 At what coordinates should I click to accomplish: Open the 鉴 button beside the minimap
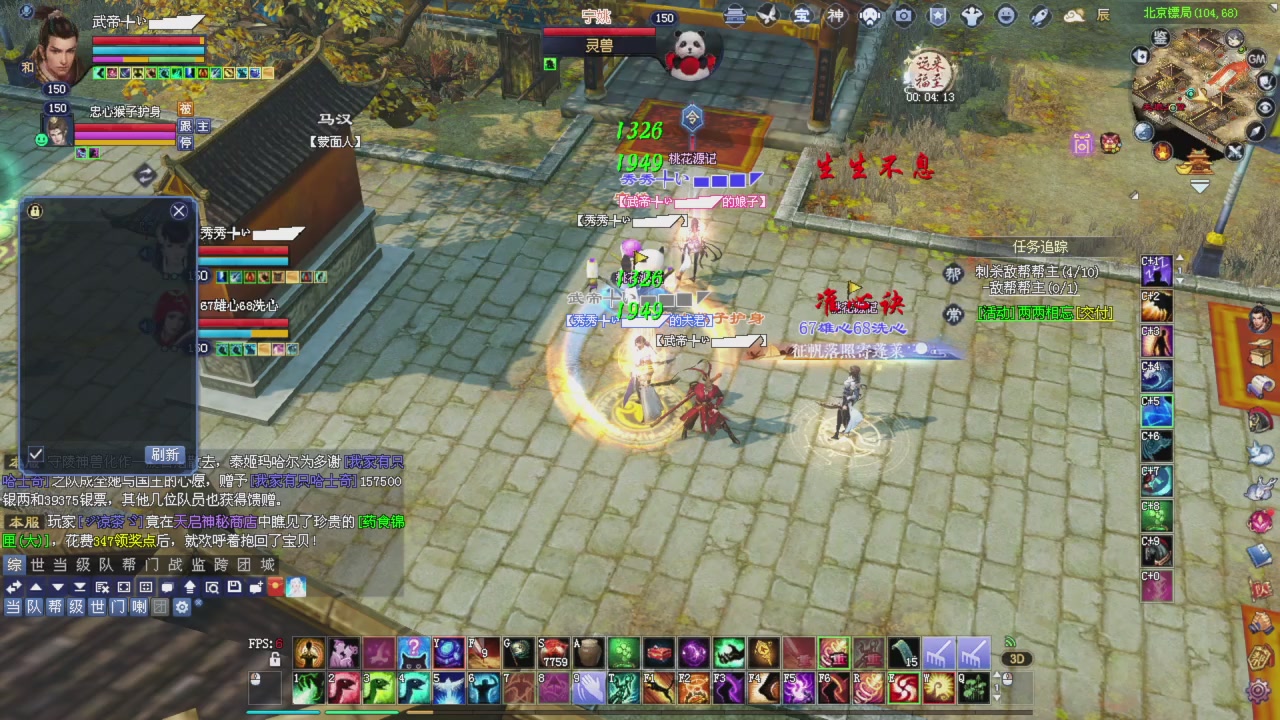[x=1160, y=37]
